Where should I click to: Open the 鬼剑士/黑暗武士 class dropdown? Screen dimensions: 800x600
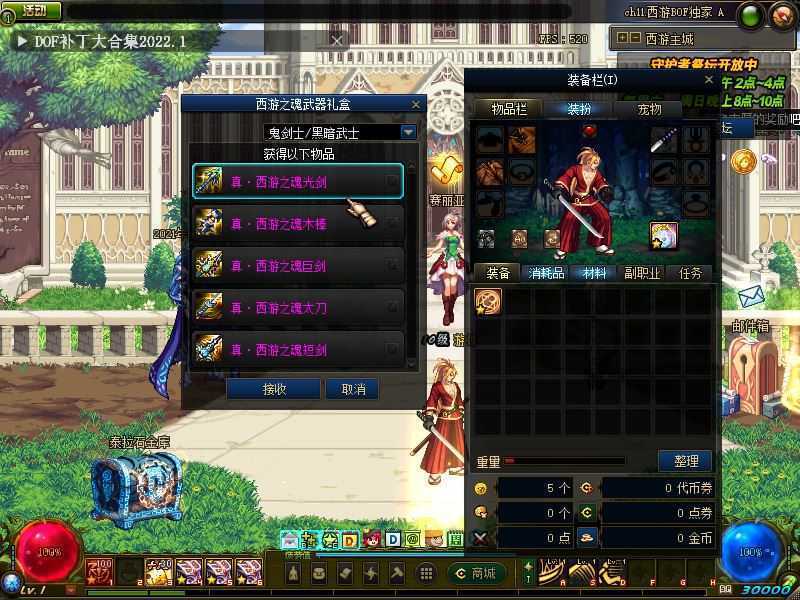pyautogui.click(x=408, y=131)
